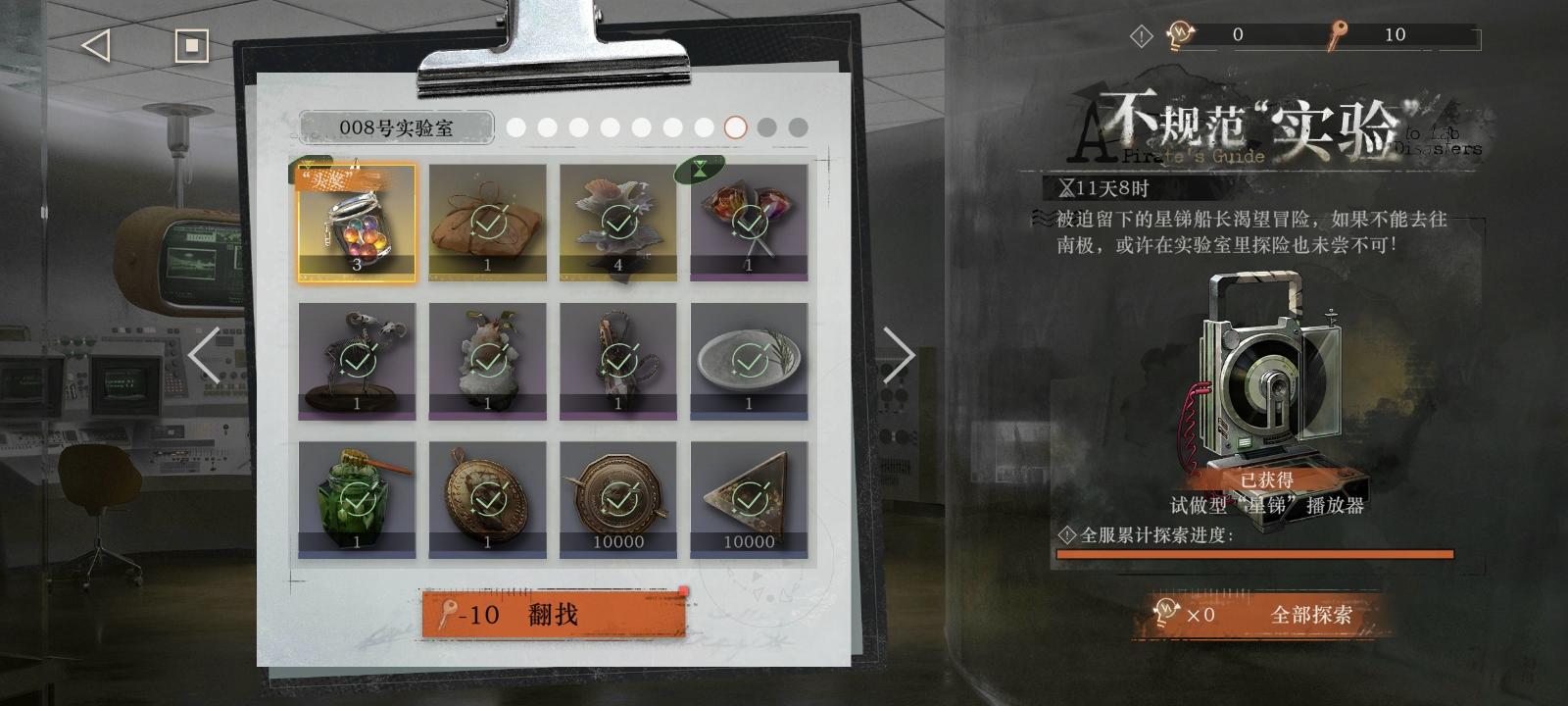
Task: Open the previous lab page with the left chevron
Action: pos(201,353)
